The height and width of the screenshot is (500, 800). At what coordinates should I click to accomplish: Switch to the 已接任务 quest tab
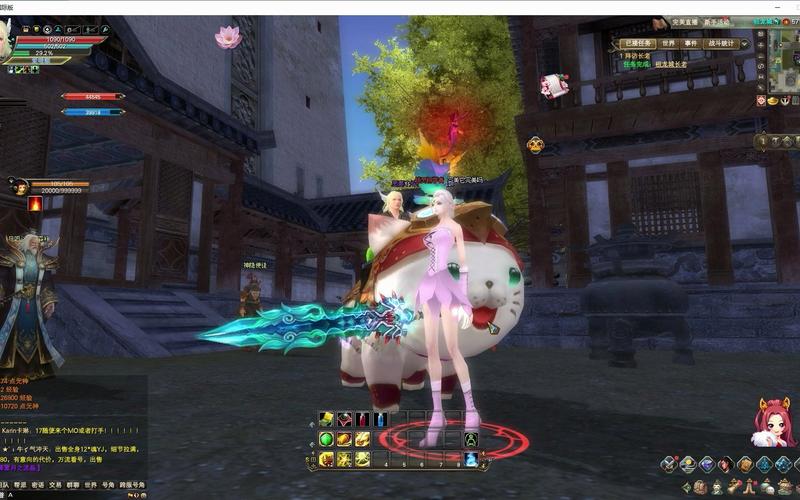[638, 44]
